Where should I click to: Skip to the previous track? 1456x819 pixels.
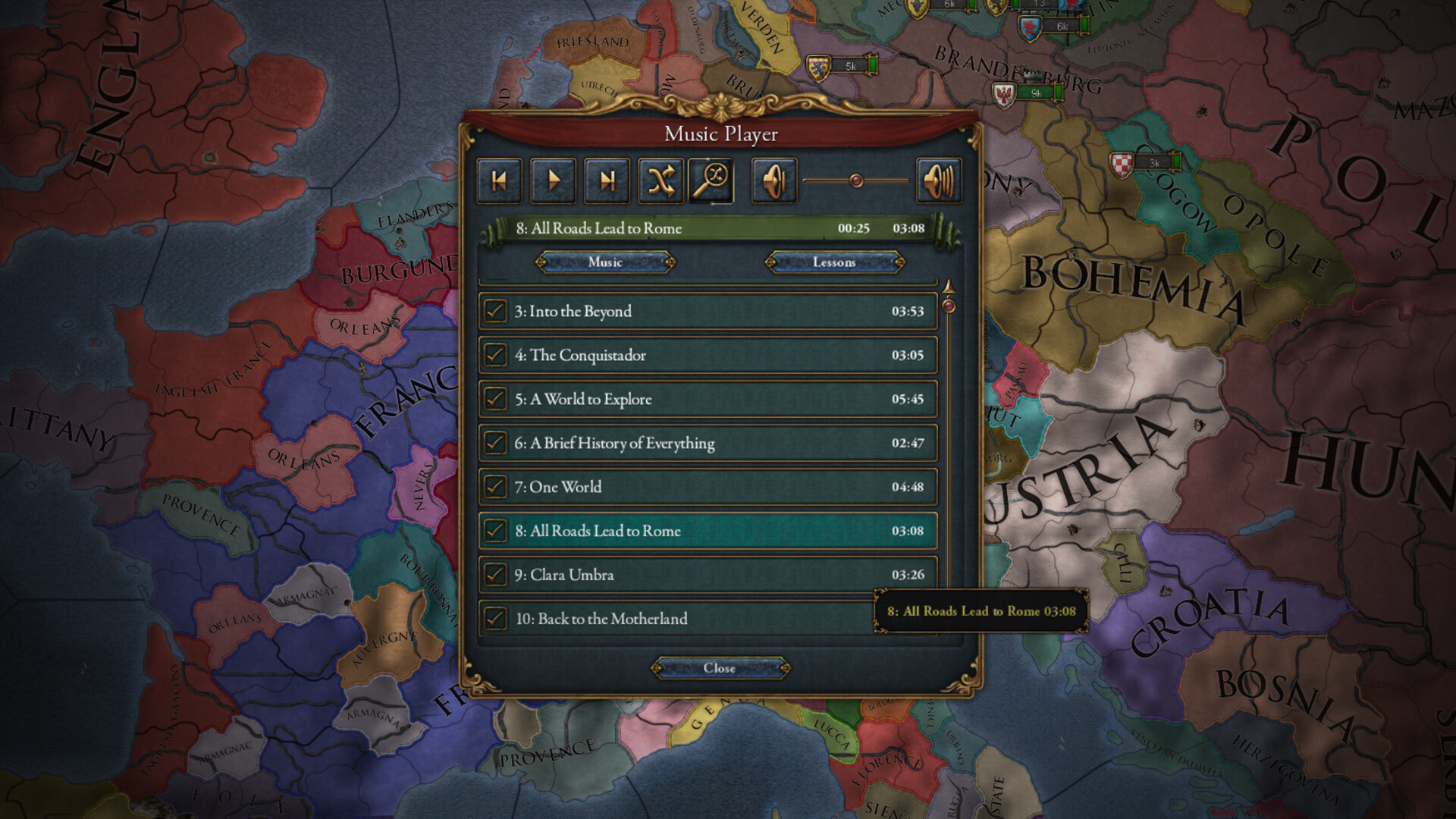tap(498, 180)
